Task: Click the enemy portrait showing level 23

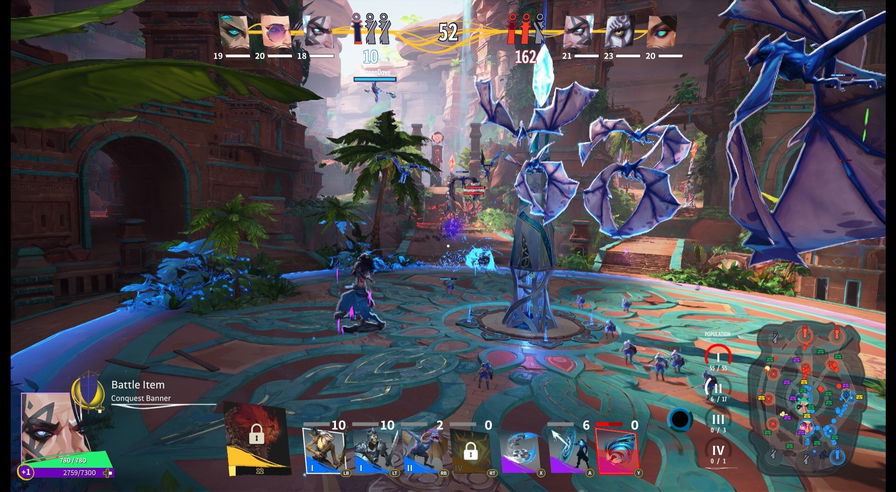Action: coord(620,31)
